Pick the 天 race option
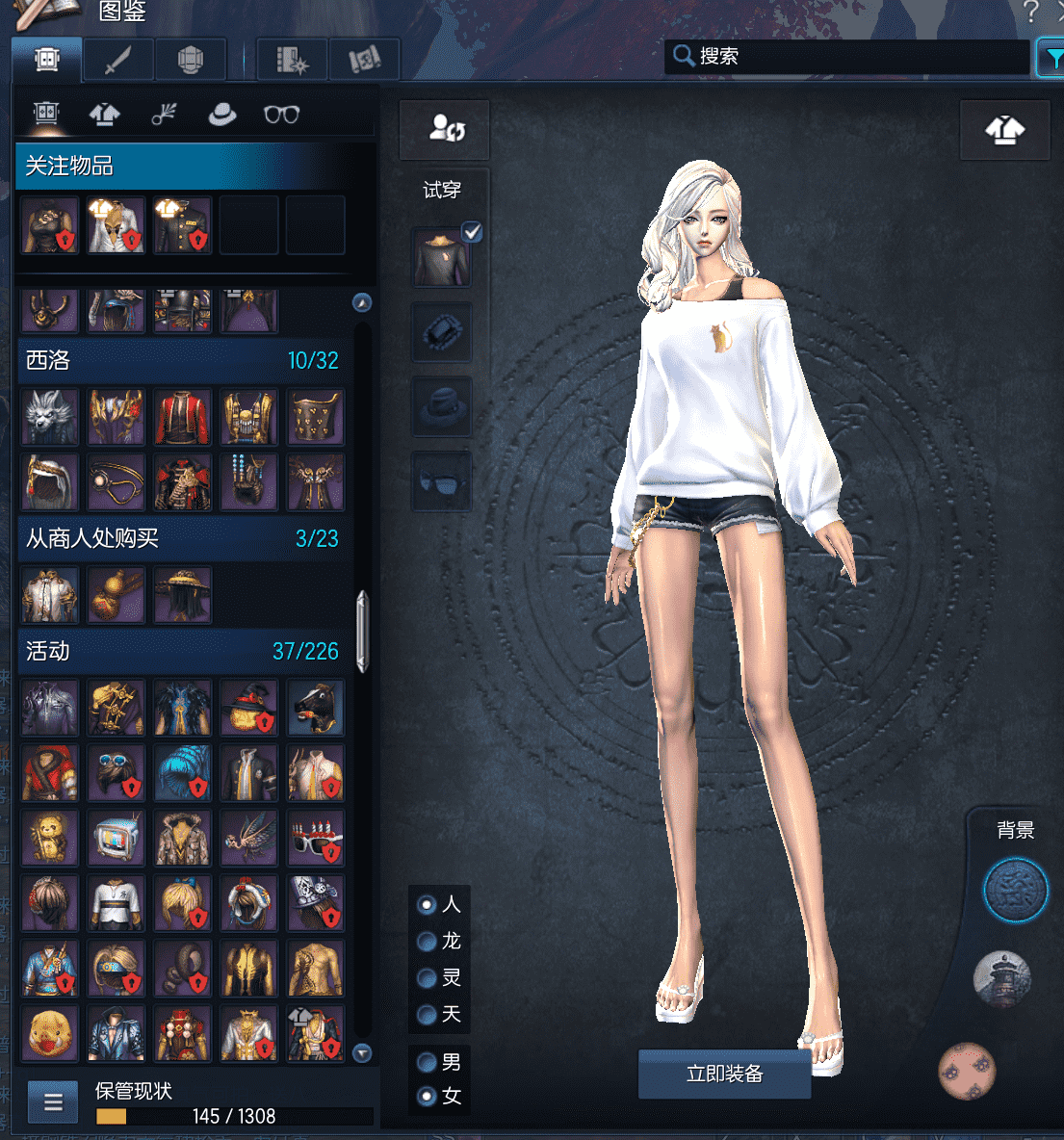The width and height of the screenshot is (1064, 1140). (427, 1015)
